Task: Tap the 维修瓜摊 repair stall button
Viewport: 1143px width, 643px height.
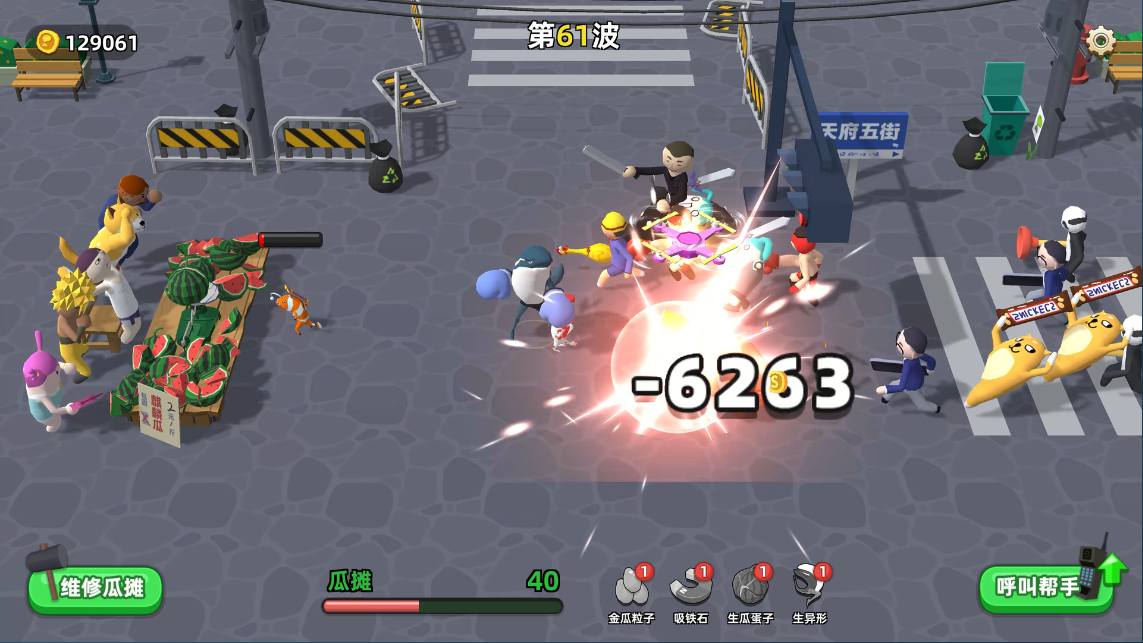Action: tap(96, 588)
